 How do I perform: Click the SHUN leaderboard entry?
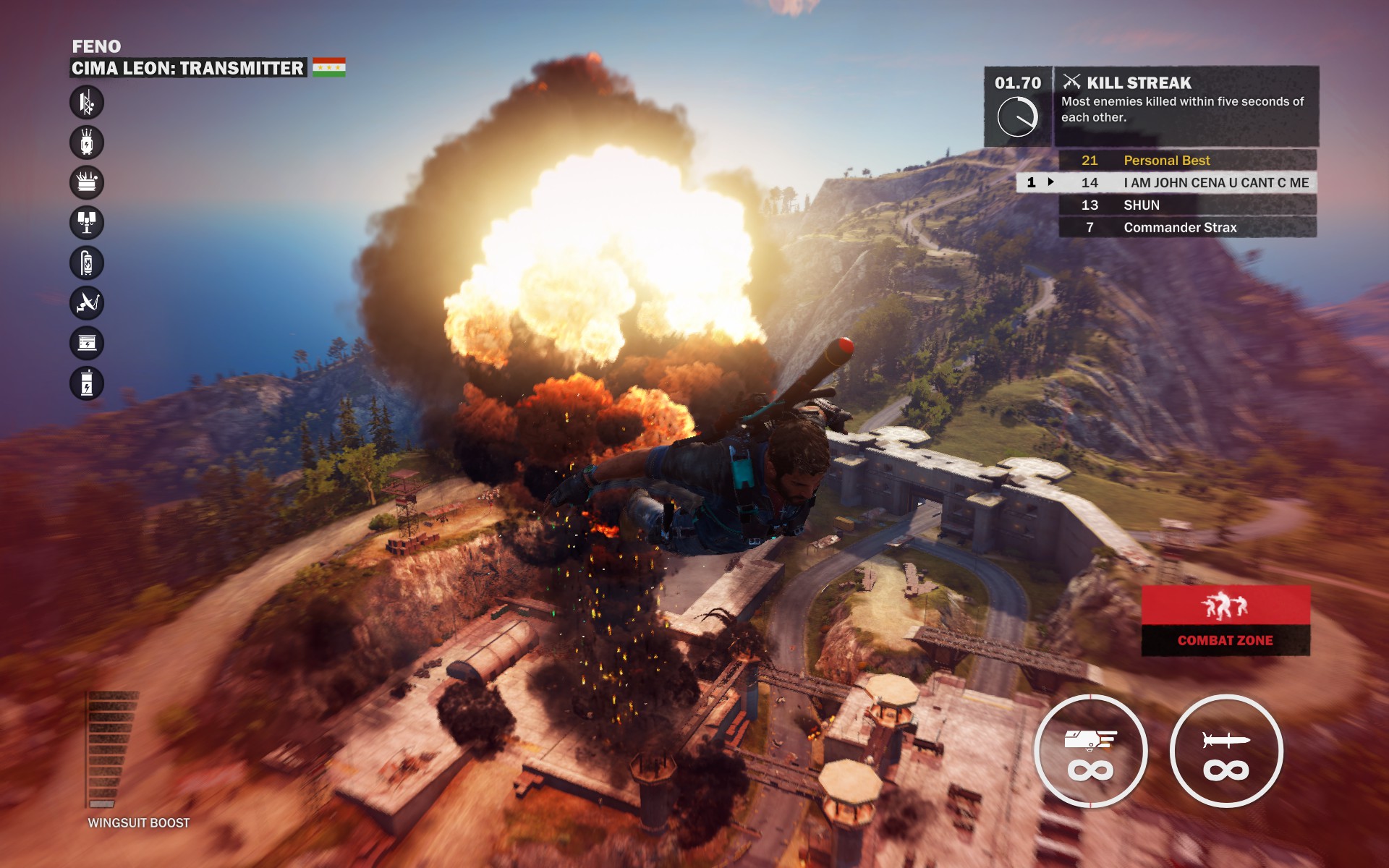(1187, 205)
